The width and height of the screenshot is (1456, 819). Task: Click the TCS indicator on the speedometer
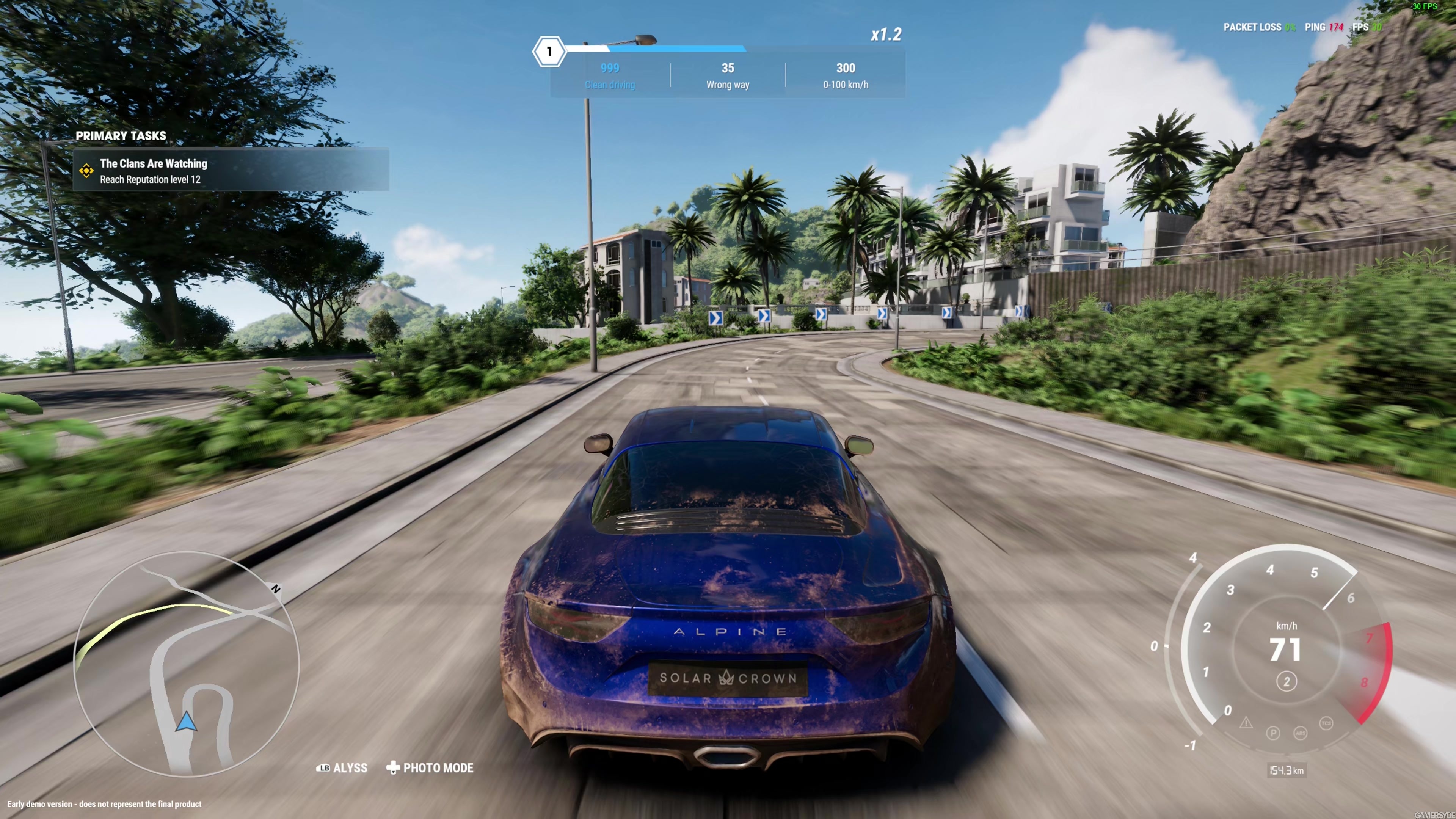(1327, 723)
